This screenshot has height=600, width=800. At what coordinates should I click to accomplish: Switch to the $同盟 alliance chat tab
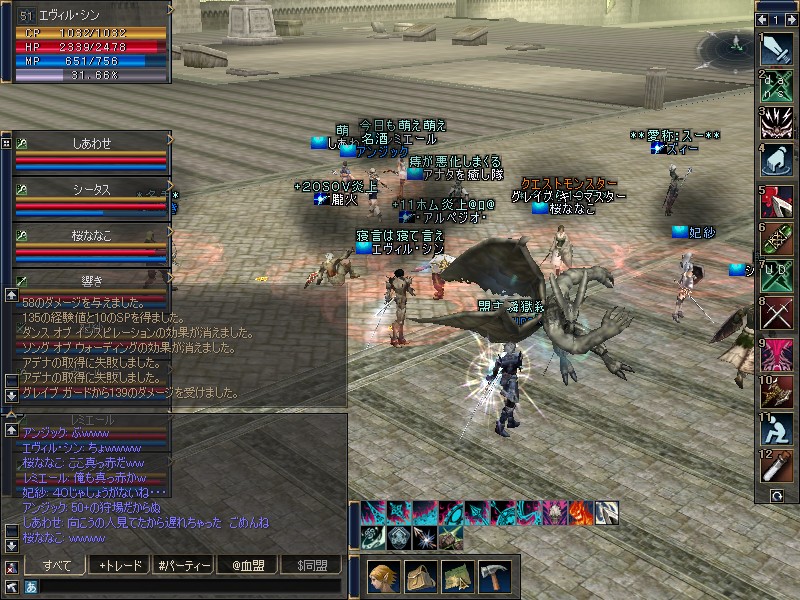309,566
